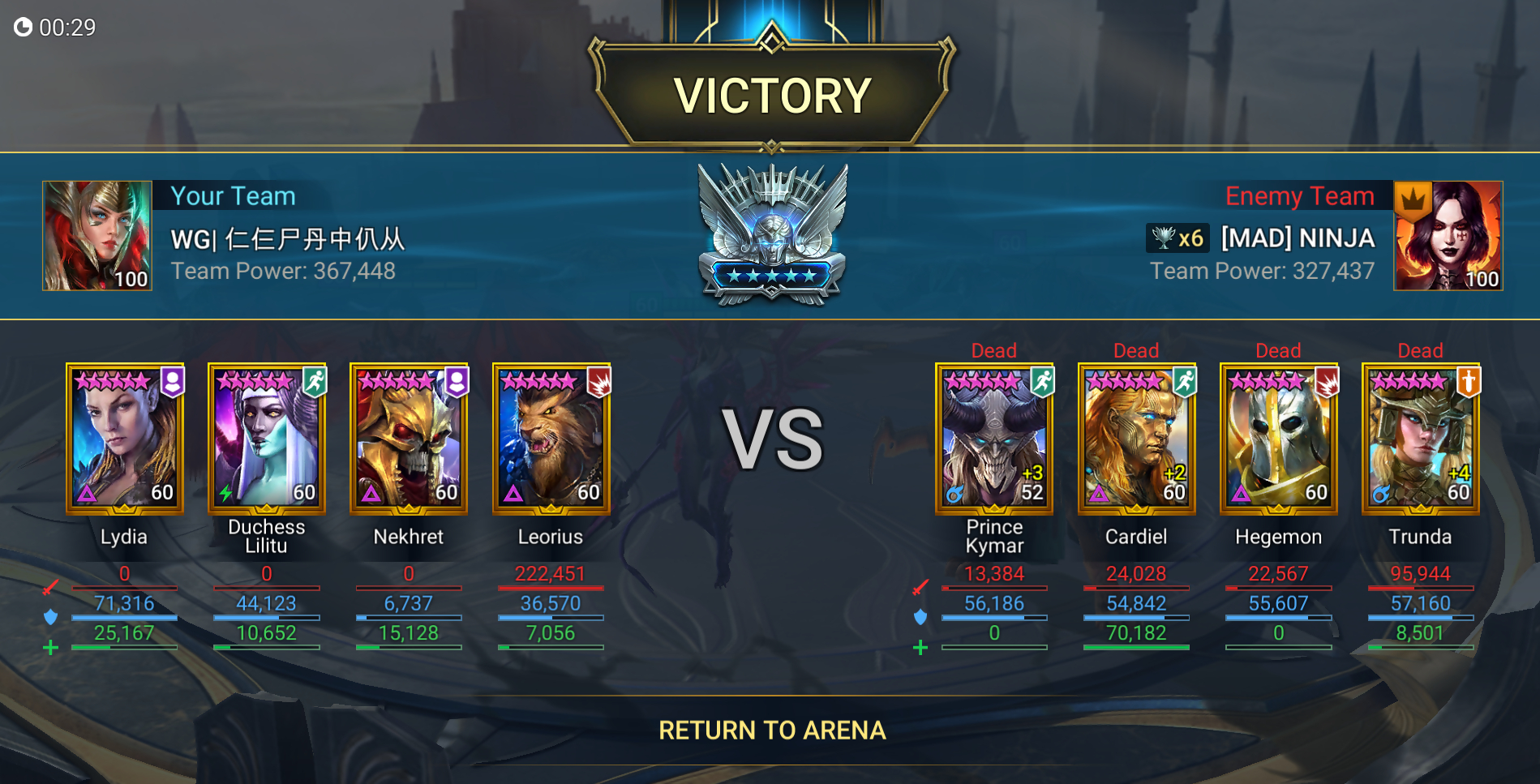1540x784 pixels.
Task: Open your player avatar portrait
Action: 97,235
